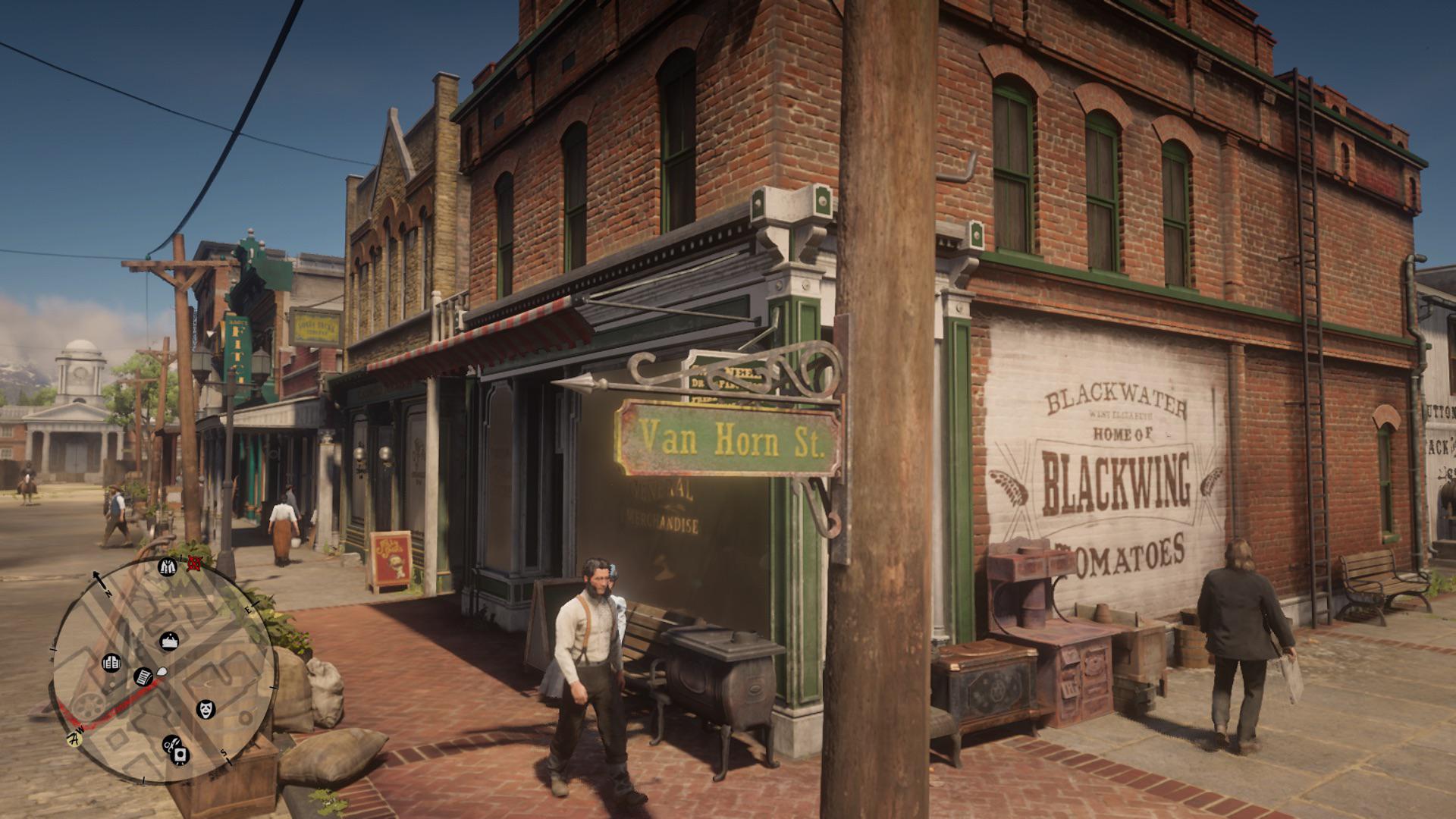Image resolution: width=1456 pixels, height=819 pixels.
Task: Select the saloon icon on the minimap
Action: tap(169, 641)
